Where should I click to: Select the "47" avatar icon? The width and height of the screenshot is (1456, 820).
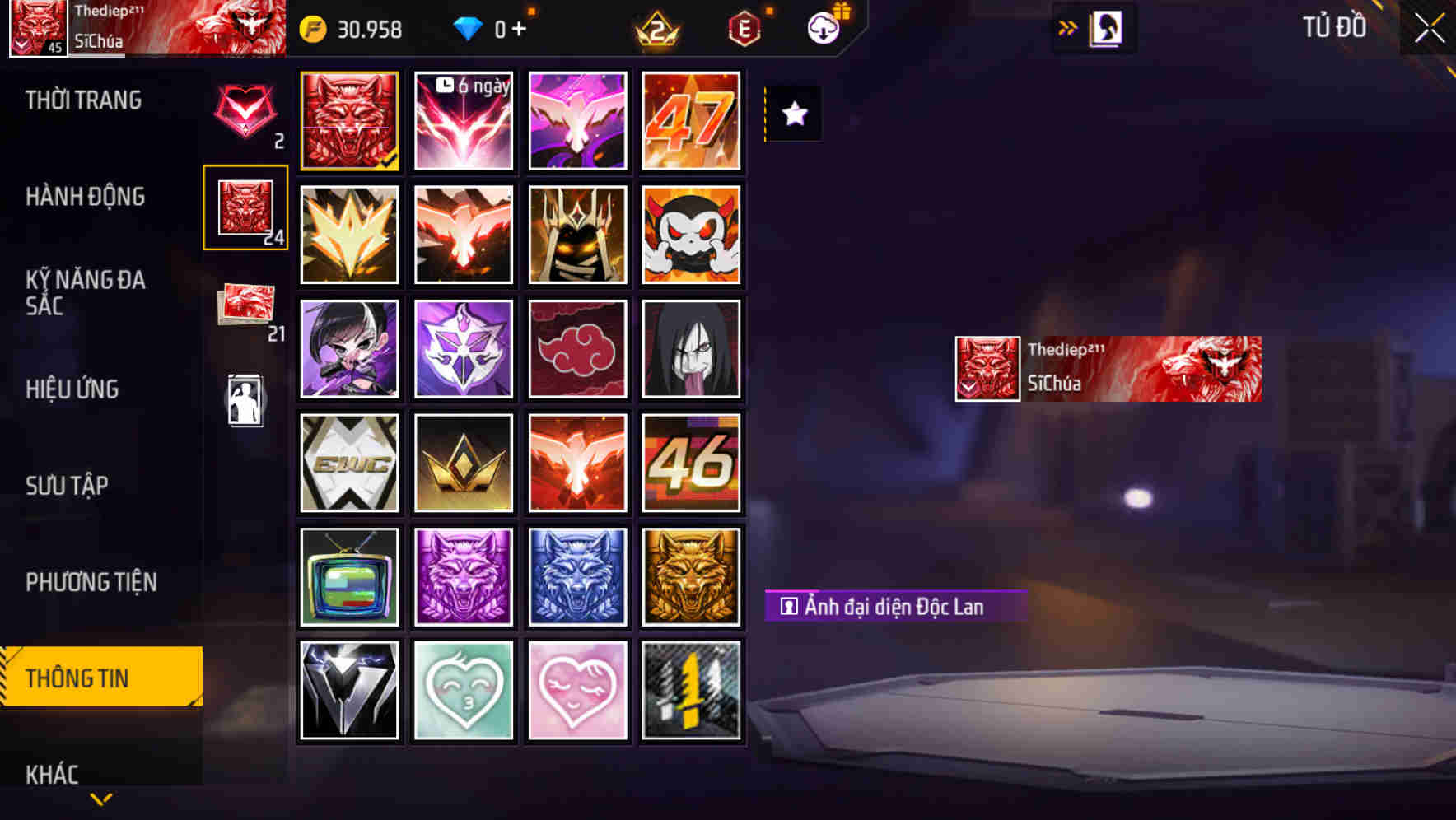pyautogui.click(x=692, y=119)
